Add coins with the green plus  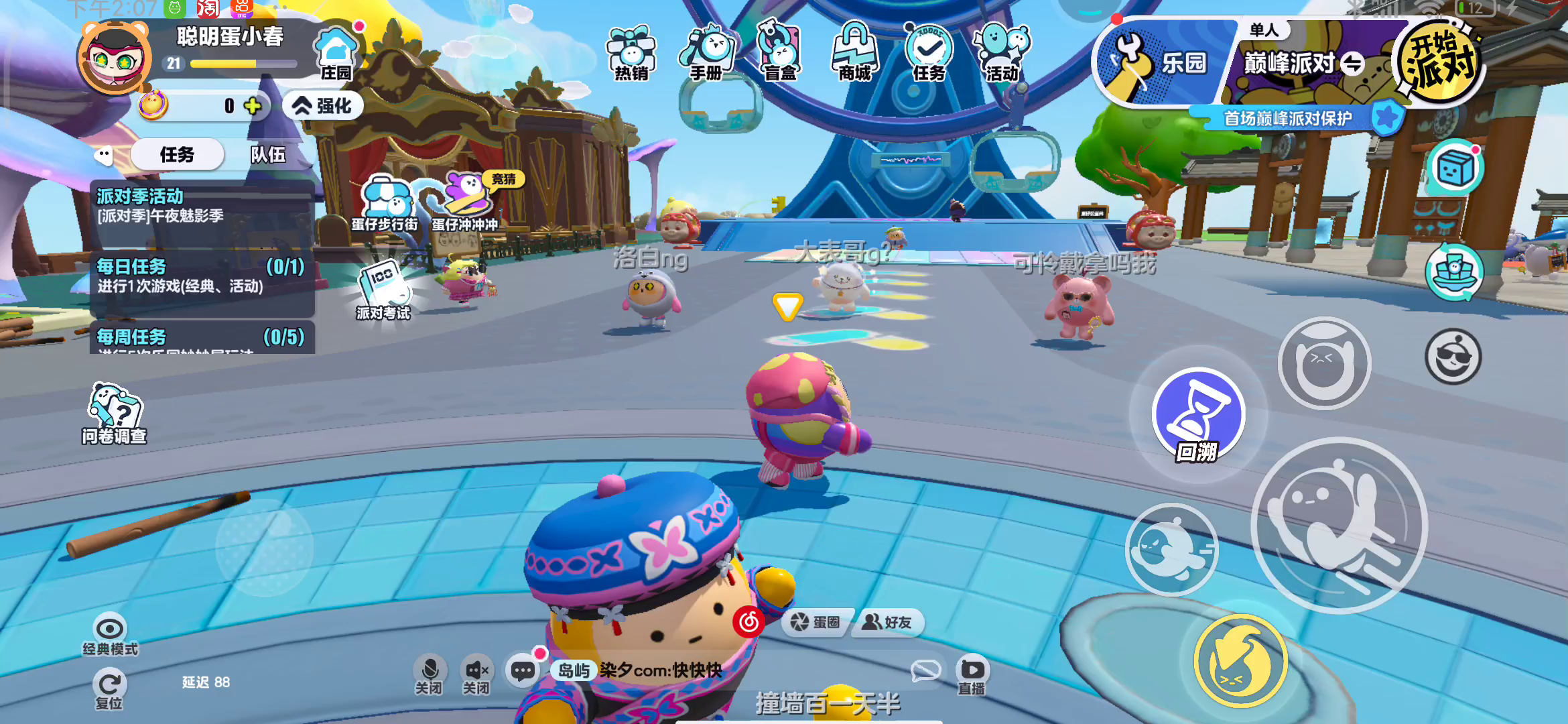click(x=253, y=106)
